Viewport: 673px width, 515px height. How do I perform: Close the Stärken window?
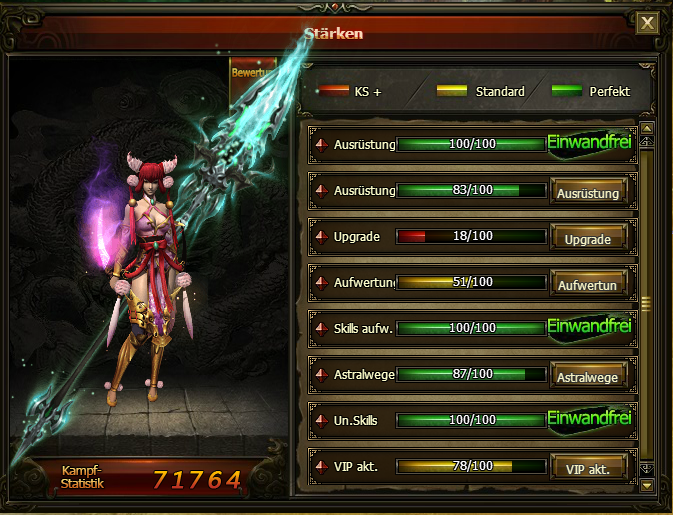point(648,23)
